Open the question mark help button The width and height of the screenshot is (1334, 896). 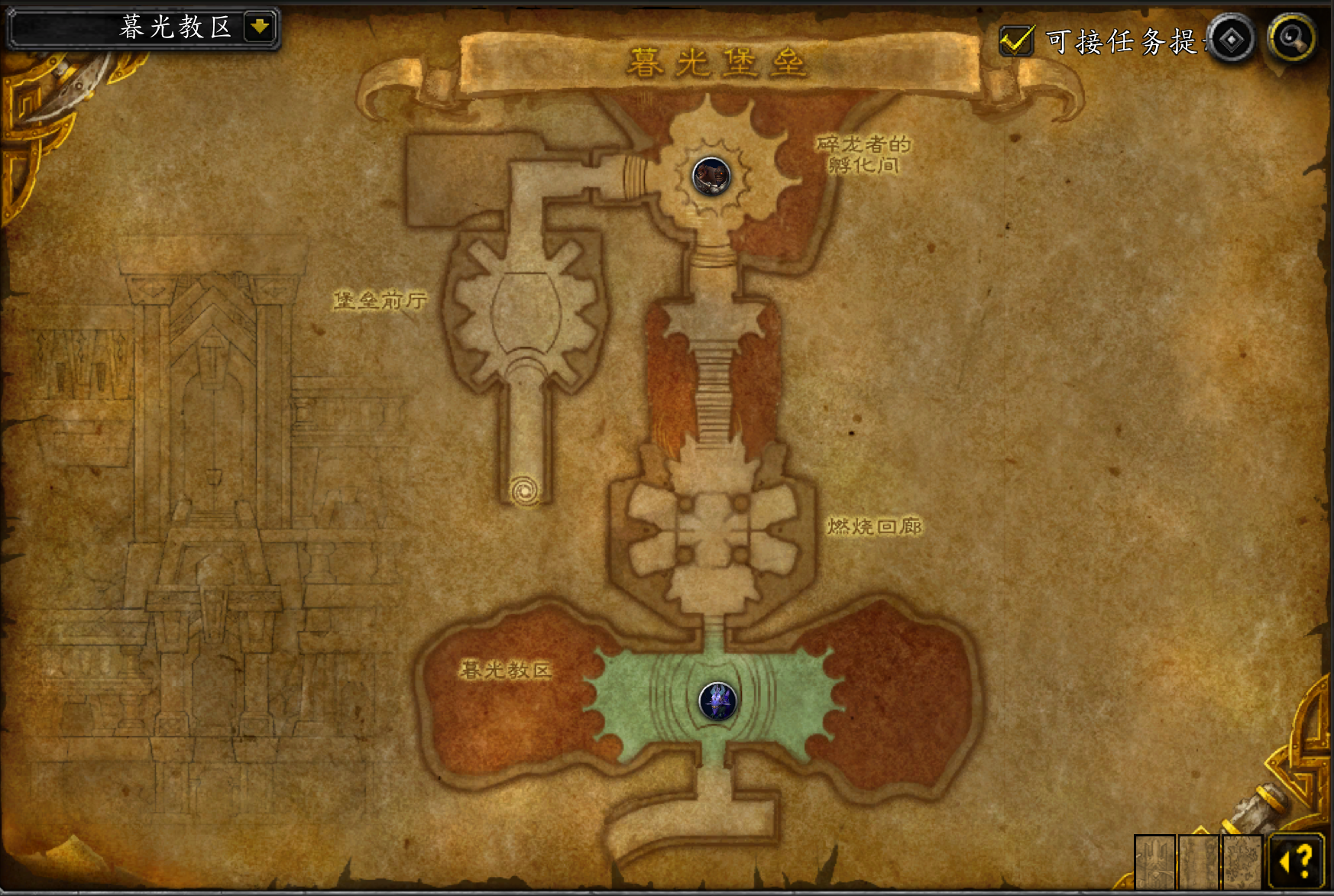tap(1297, 862)
